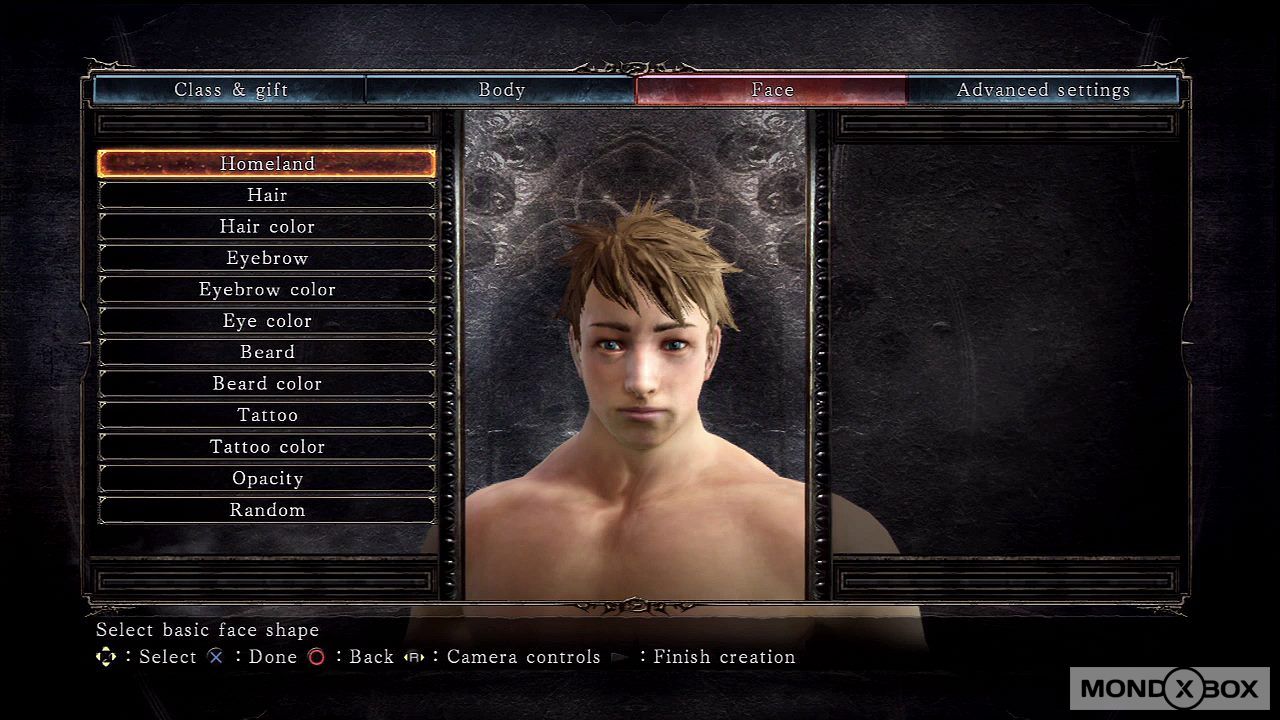
Task: Choose the Homeland menu entry
Action: pyautogui.click(x=267, y=164)
